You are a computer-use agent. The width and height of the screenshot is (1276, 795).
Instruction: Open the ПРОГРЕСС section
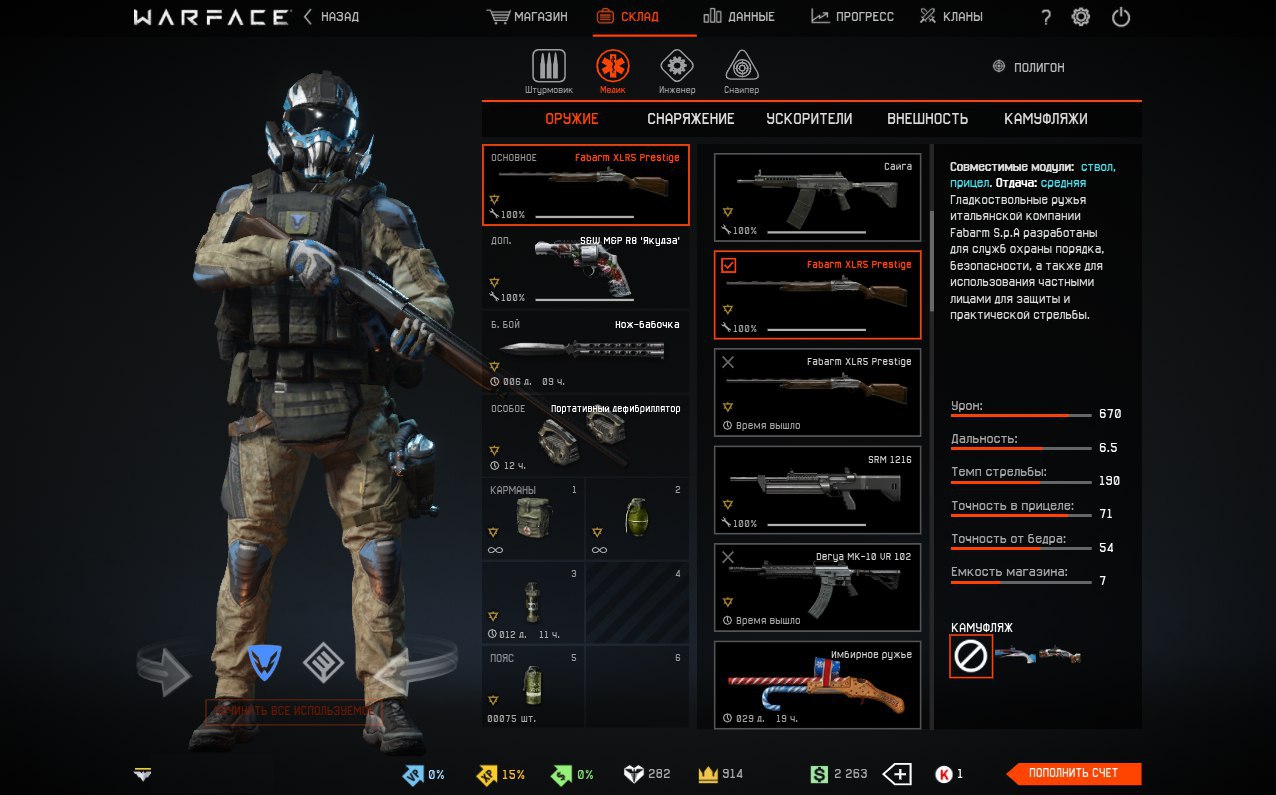click(x=853, y=17)
